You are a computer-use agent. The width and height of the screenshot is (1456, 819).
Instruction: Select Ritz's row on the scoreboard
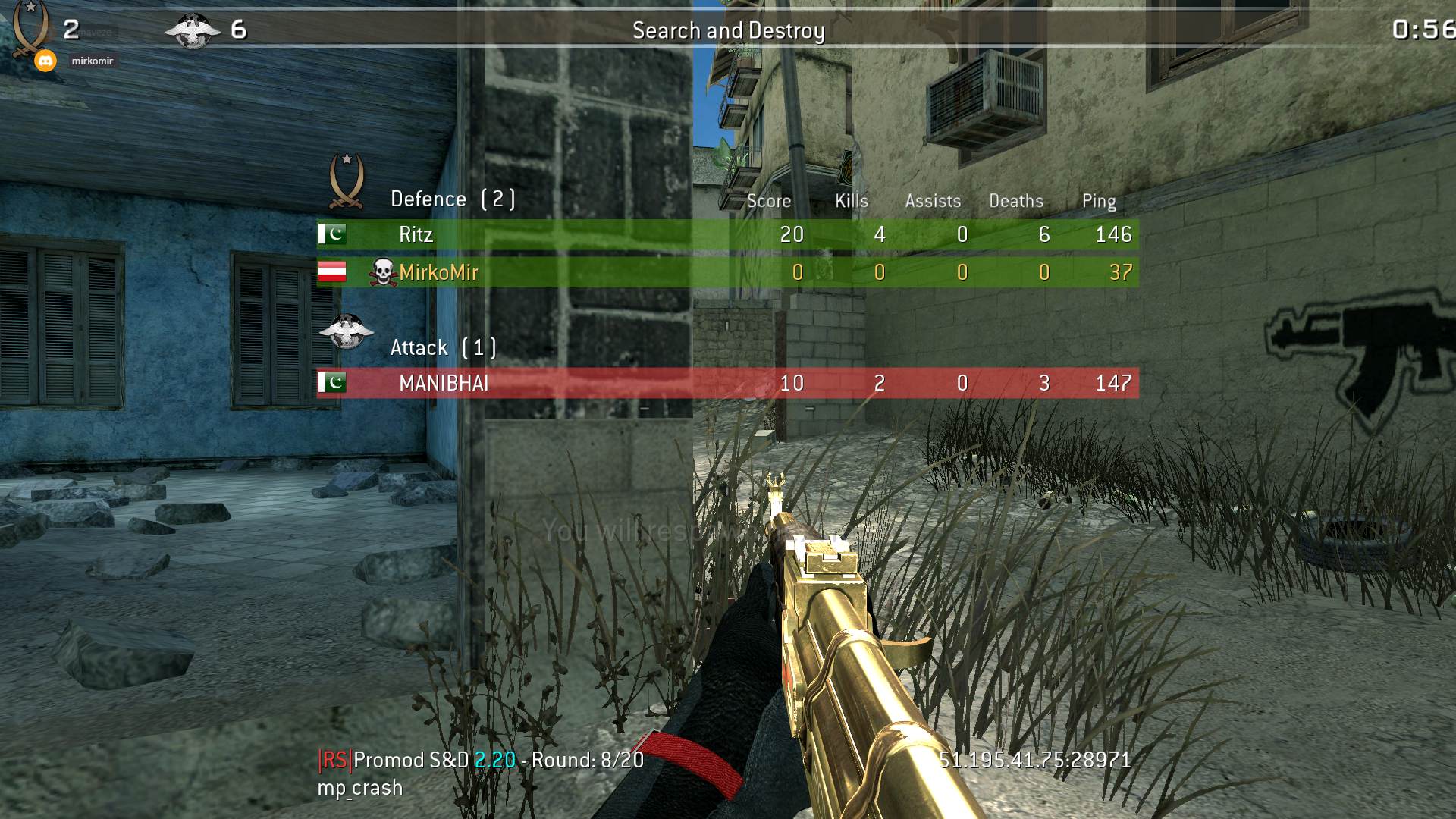[726, 234]
